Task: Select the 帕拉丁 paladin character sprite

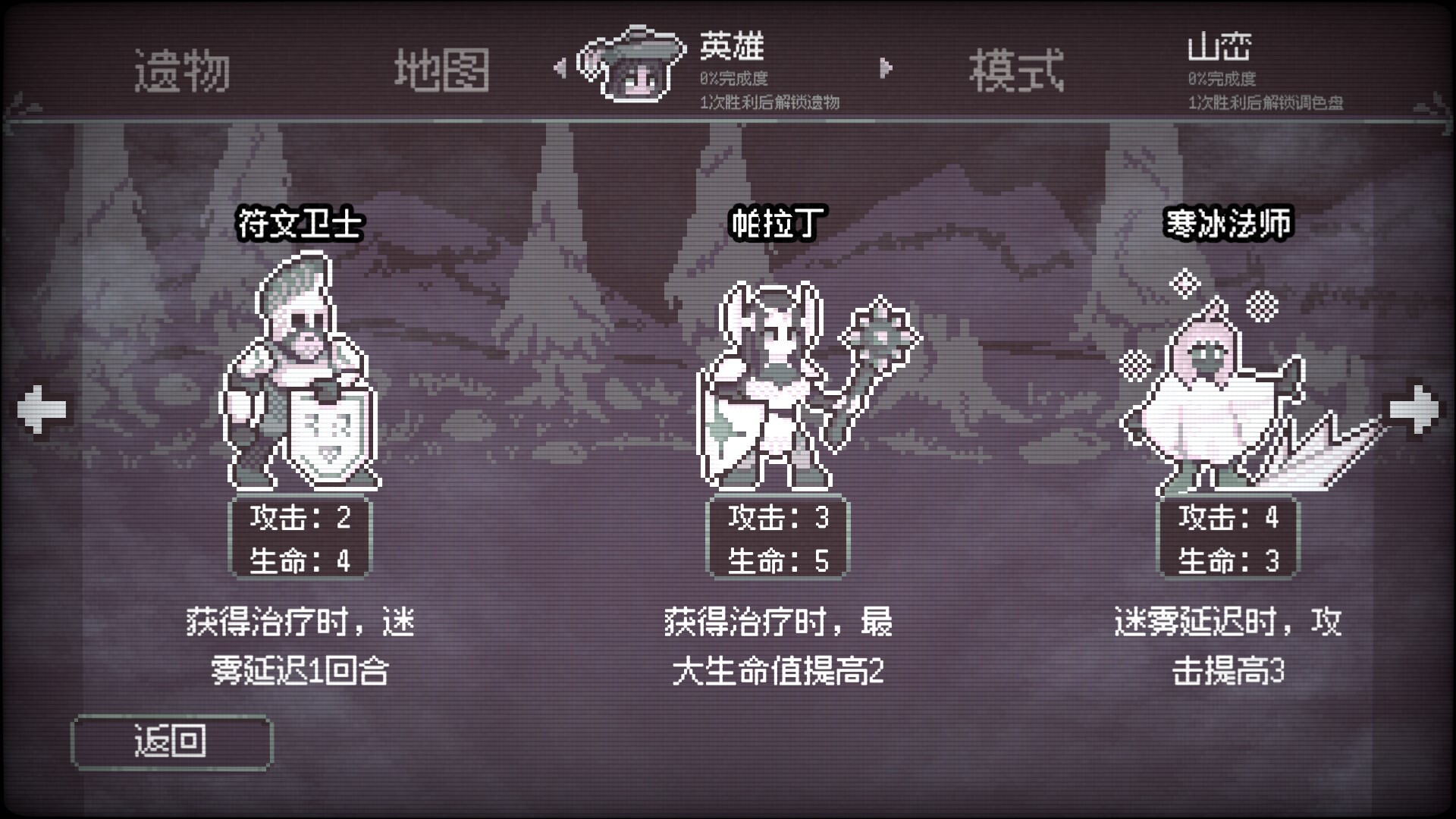Action: (x=773, y=379)
